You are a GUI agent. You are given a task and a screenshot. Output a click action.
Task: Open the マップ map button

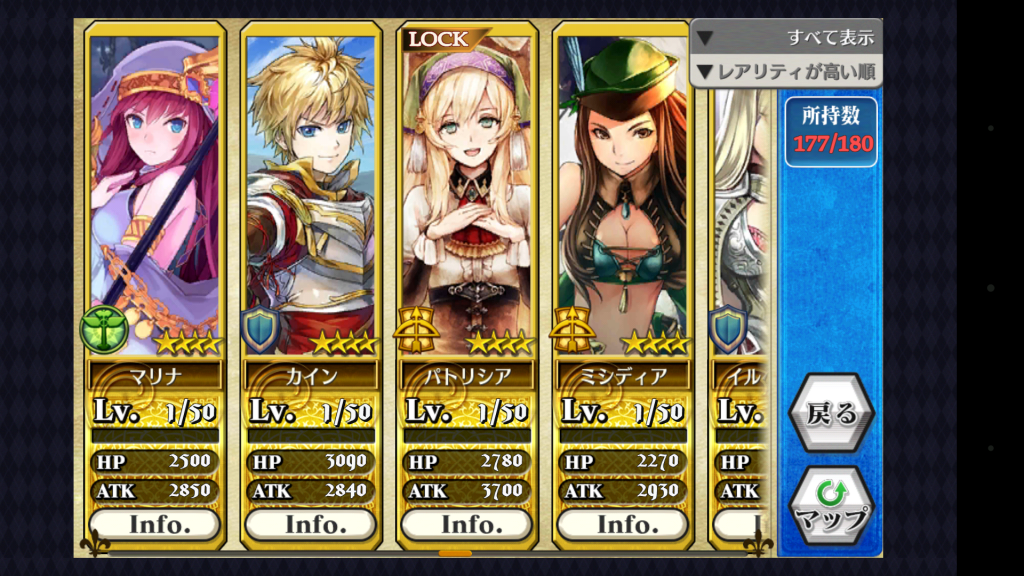(830, 506)
